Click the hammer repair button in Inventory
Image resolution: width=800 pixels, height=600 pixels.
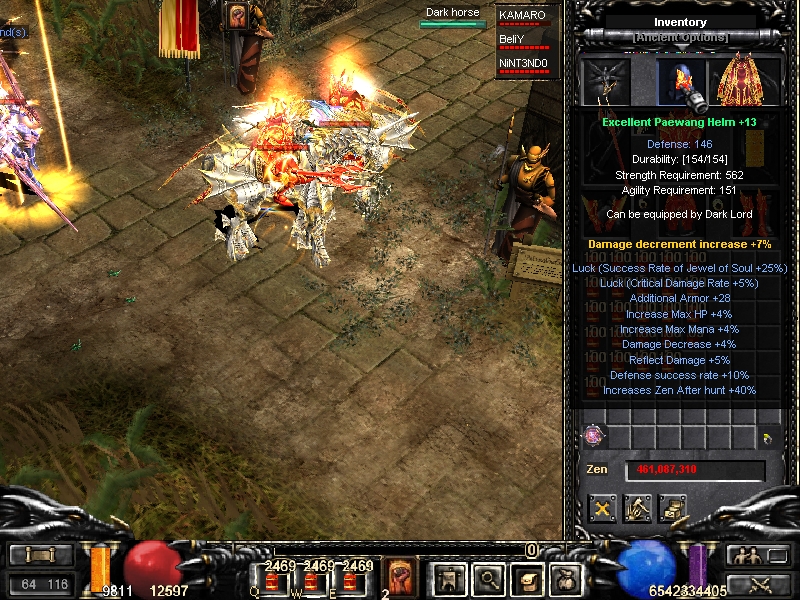(x=638, y=508)
